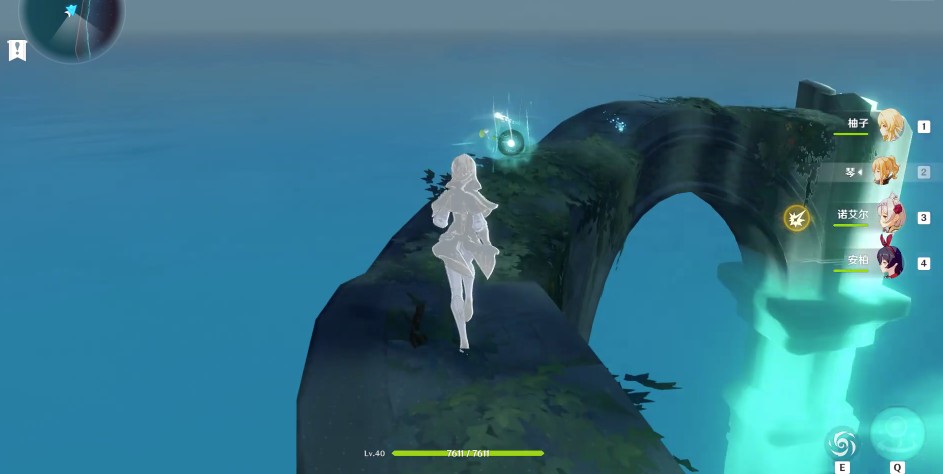Open the circular minimap
The height and width of the screenshot is (474, 943).
(72, 22)
